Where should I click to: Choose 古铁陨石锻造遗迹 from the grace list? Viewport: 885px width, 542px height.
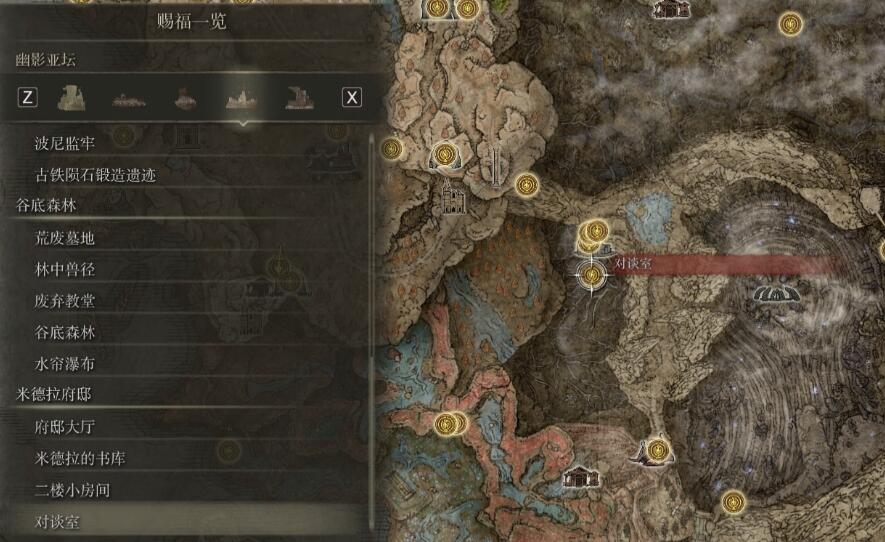(95, 175)
